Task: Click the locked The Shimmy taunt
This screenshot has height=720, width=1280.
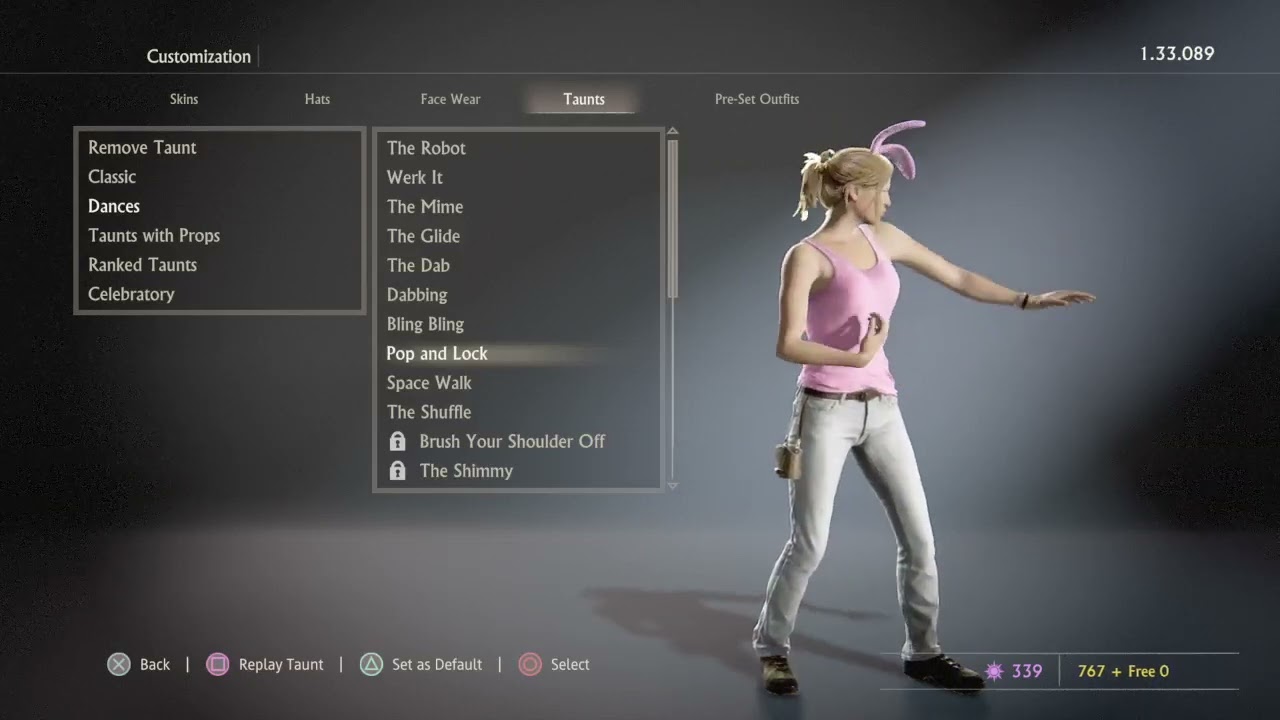Action: 466,471
